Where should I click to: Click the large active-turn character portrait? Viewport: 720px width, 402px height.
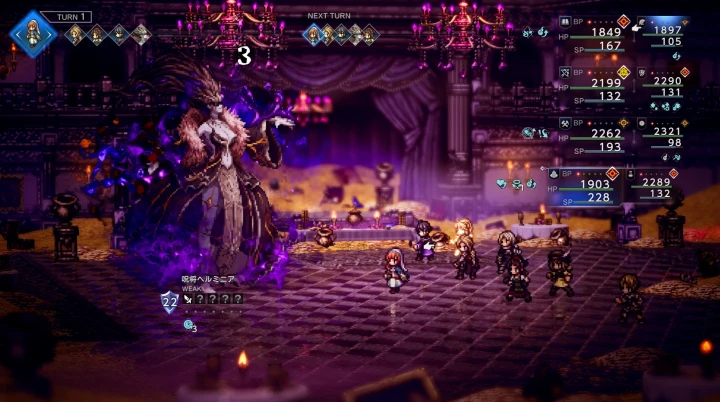click(x=33, y=33)
